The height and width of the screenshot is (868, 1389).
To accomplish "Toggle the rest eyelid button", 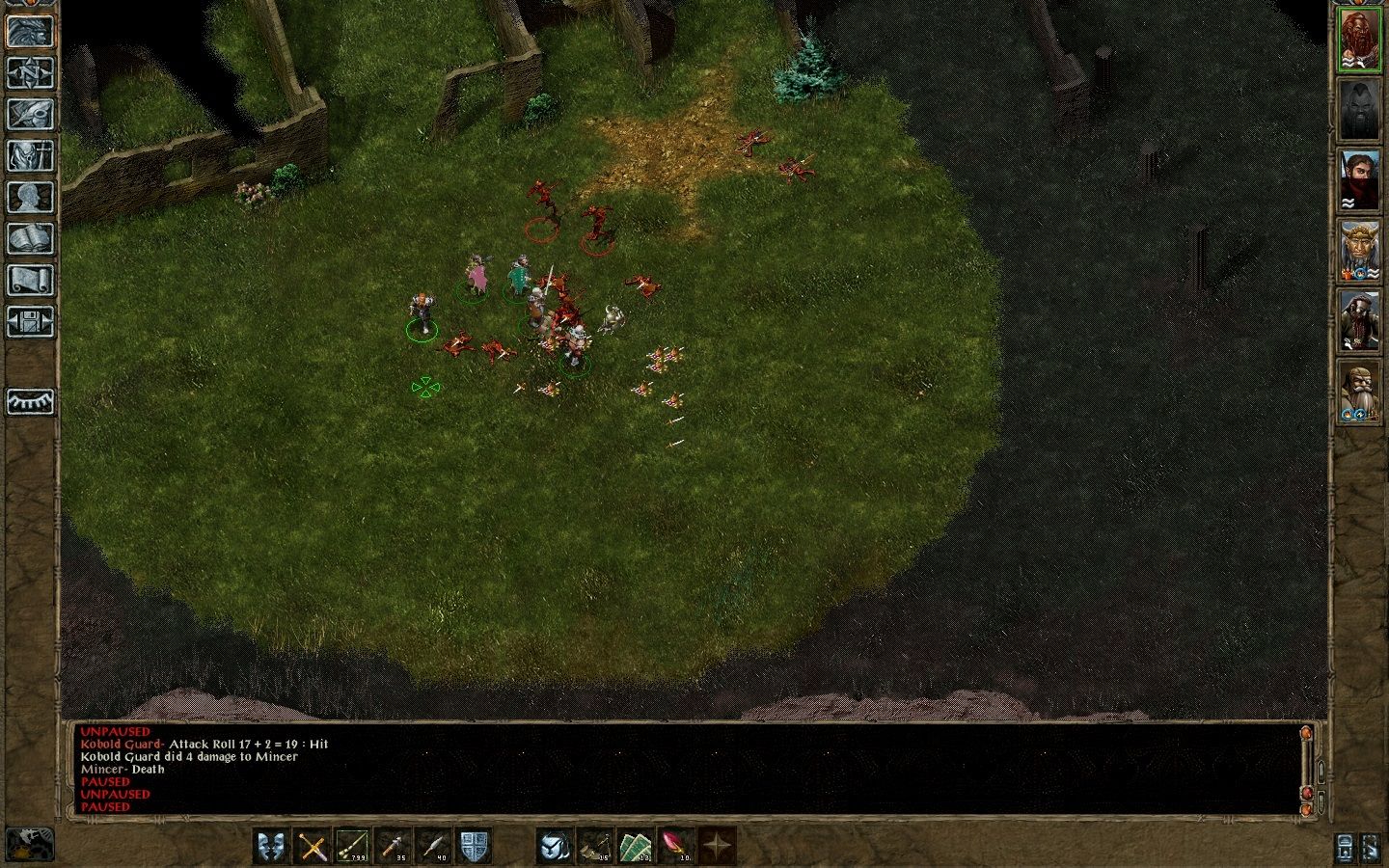I will (x=30, y=401).
